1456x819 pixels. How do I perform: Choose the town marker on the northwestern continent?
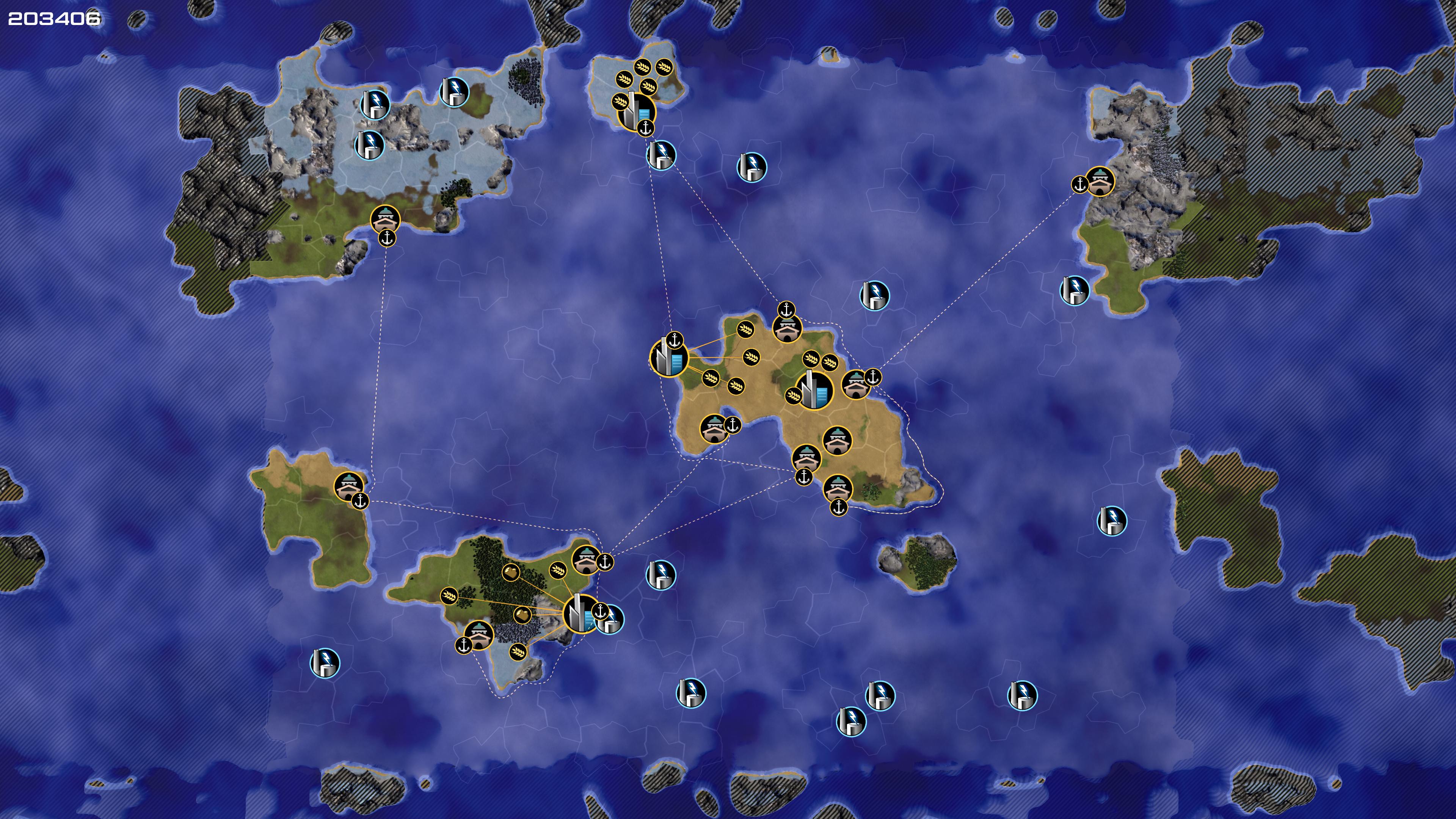[x=385, y=219]
